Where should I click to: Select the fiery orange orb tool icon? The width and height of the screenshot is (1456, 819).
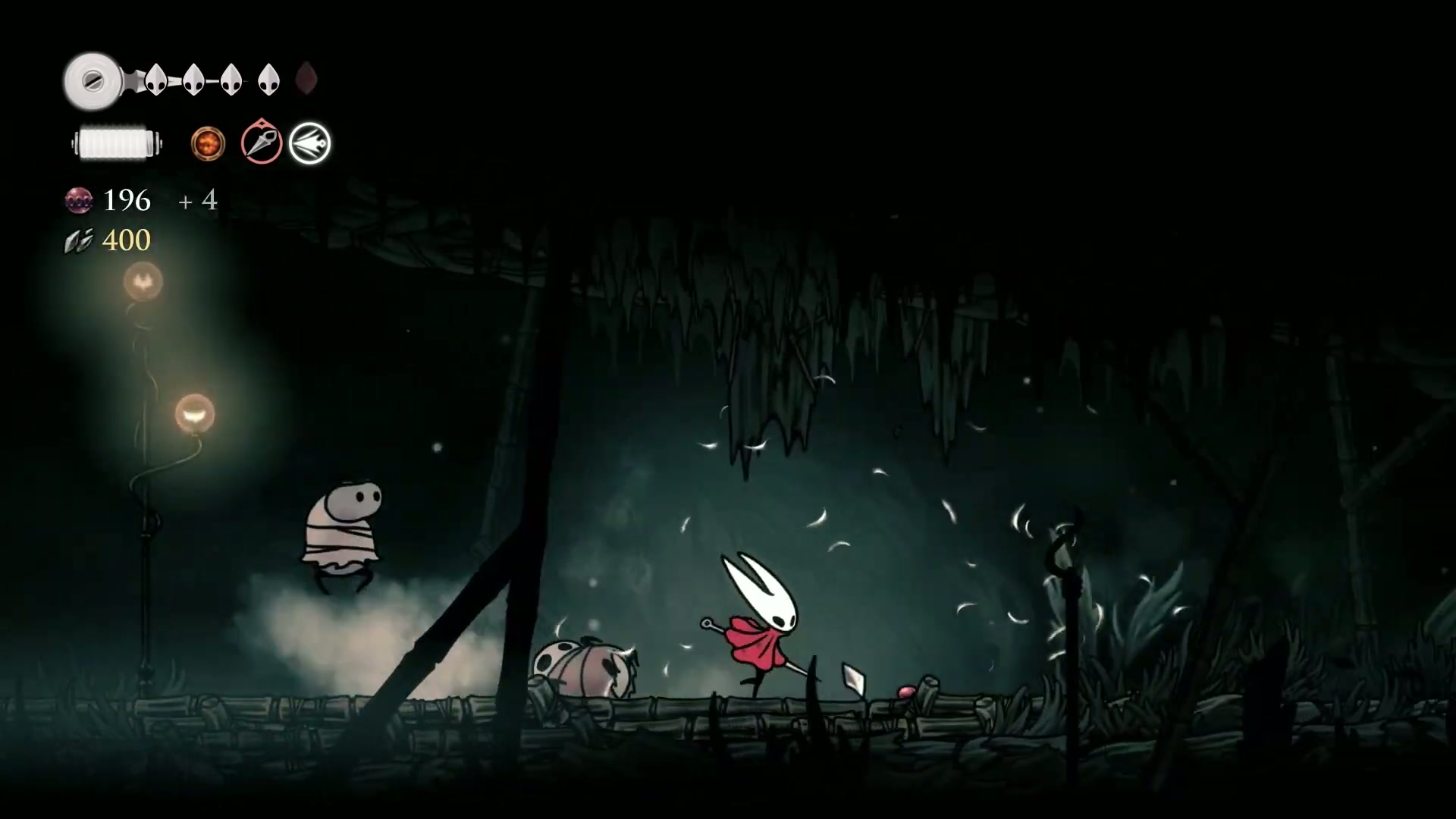[x=208, y=143]
